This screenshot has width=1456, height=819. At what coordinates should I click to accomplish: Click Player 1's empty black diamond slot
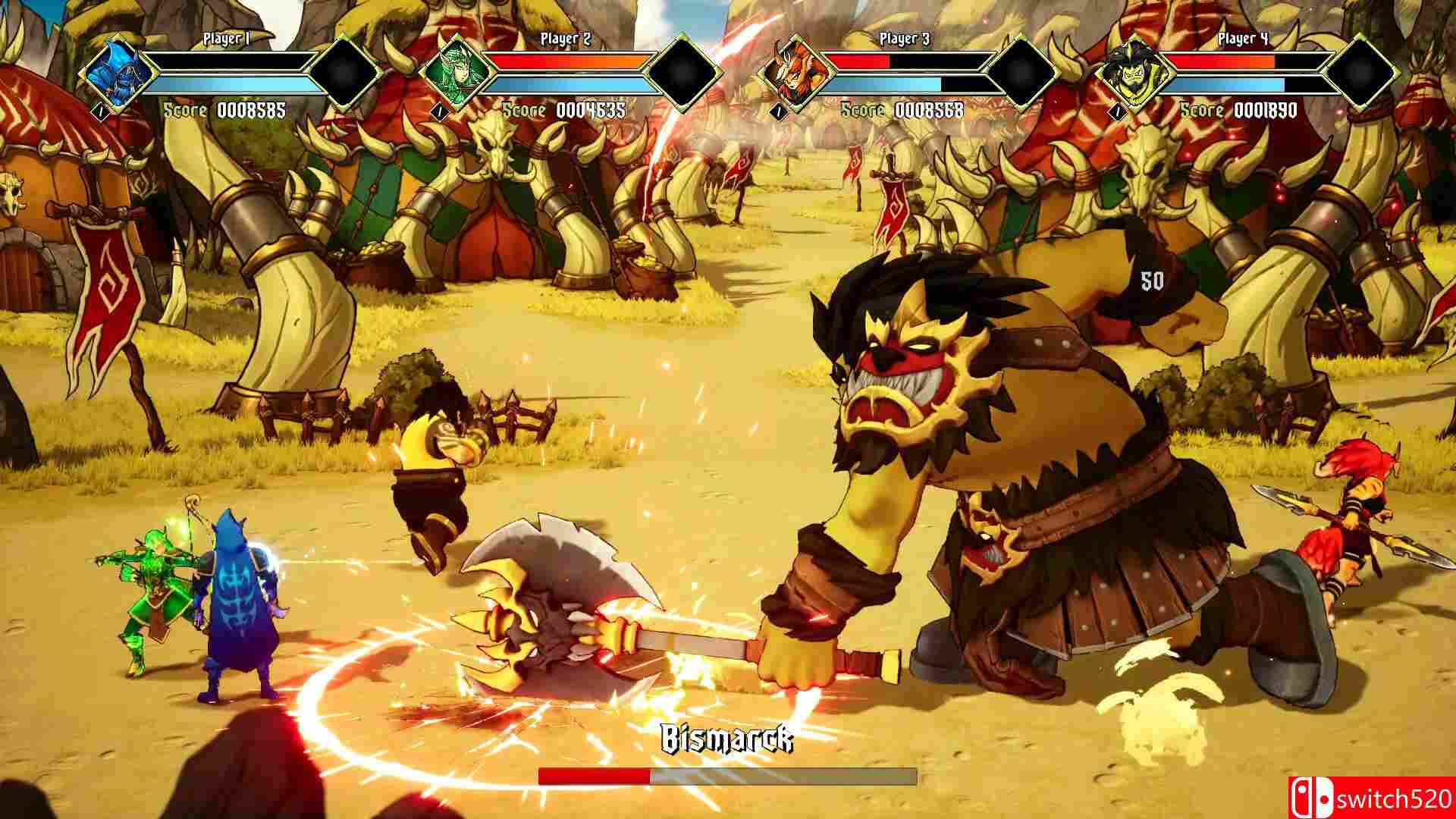point(346,73)
